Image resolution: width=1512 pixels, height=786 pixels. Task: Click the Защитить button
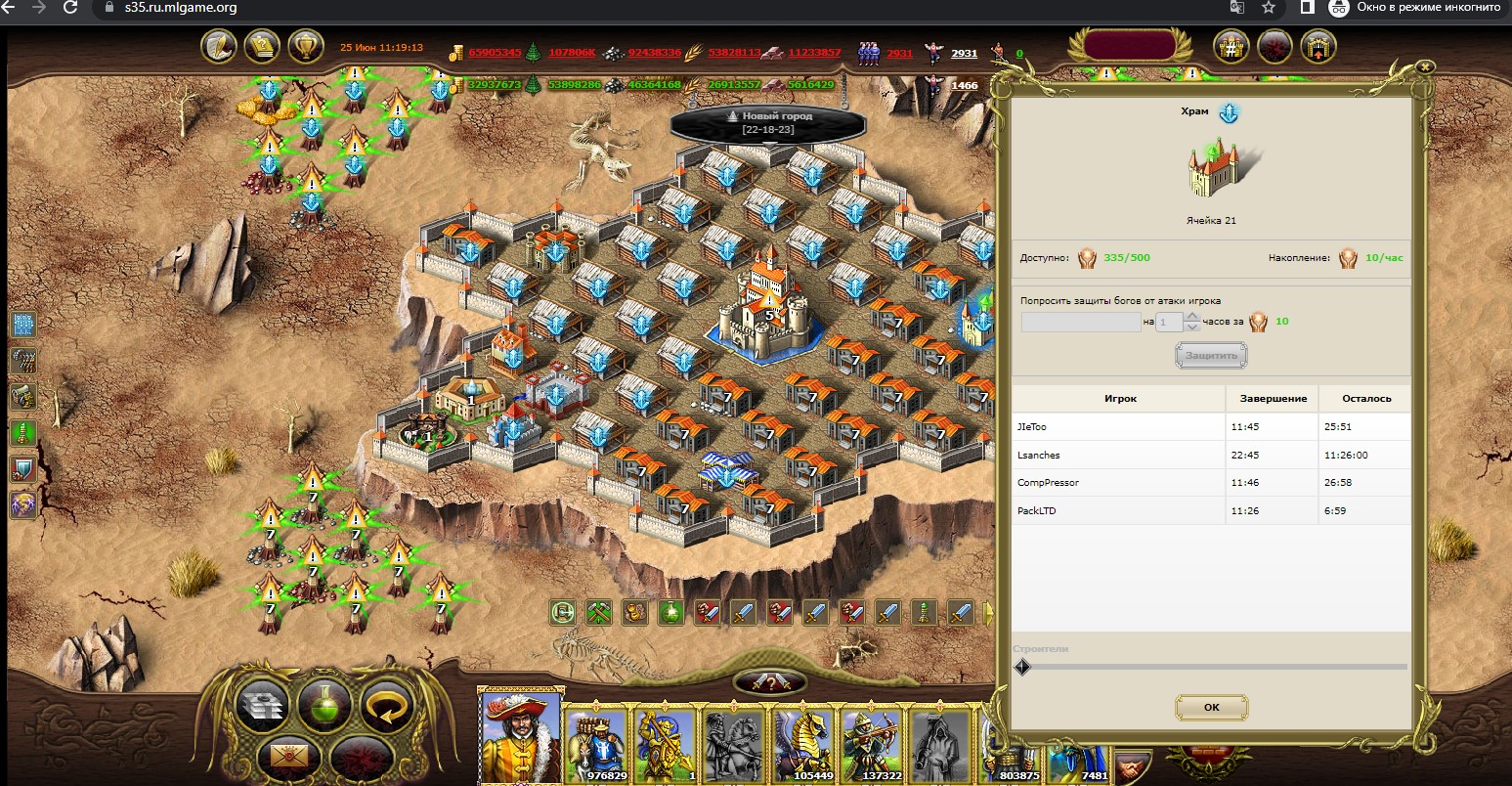(x=1211, y=356)
